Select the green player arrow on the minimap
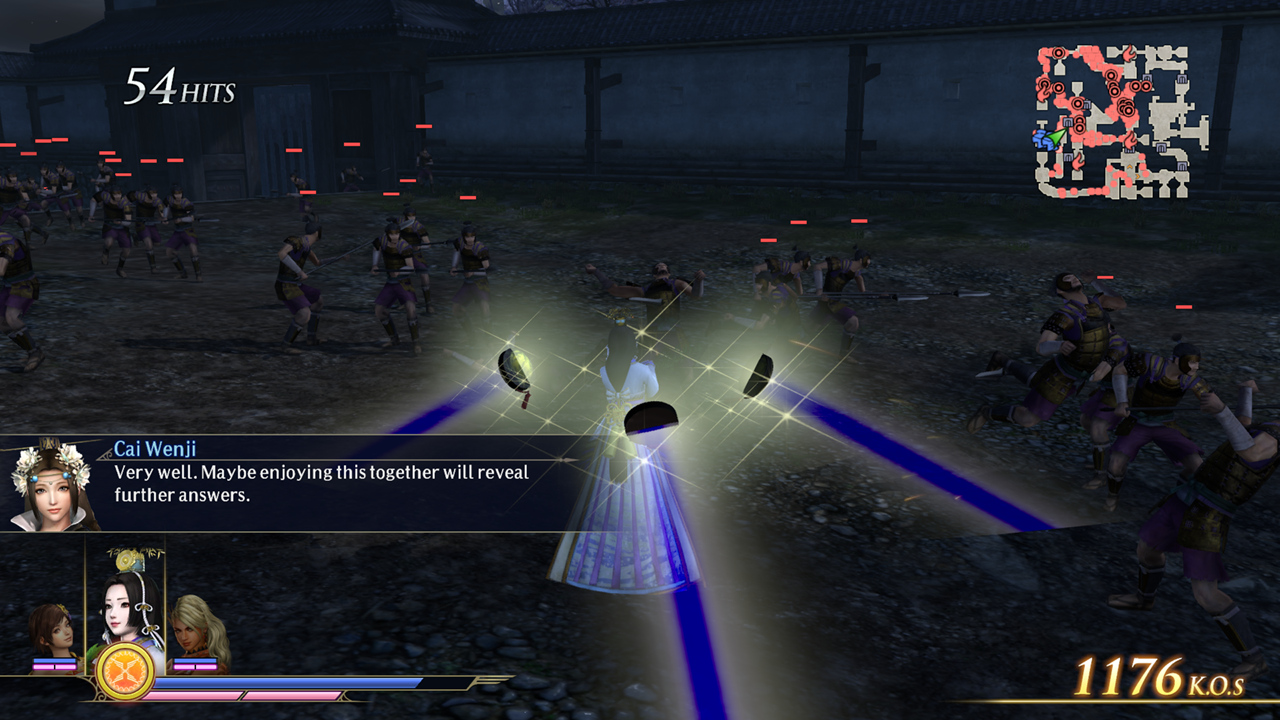The width and height of the screenshot is (1280, 720). tap(1056, 139)
